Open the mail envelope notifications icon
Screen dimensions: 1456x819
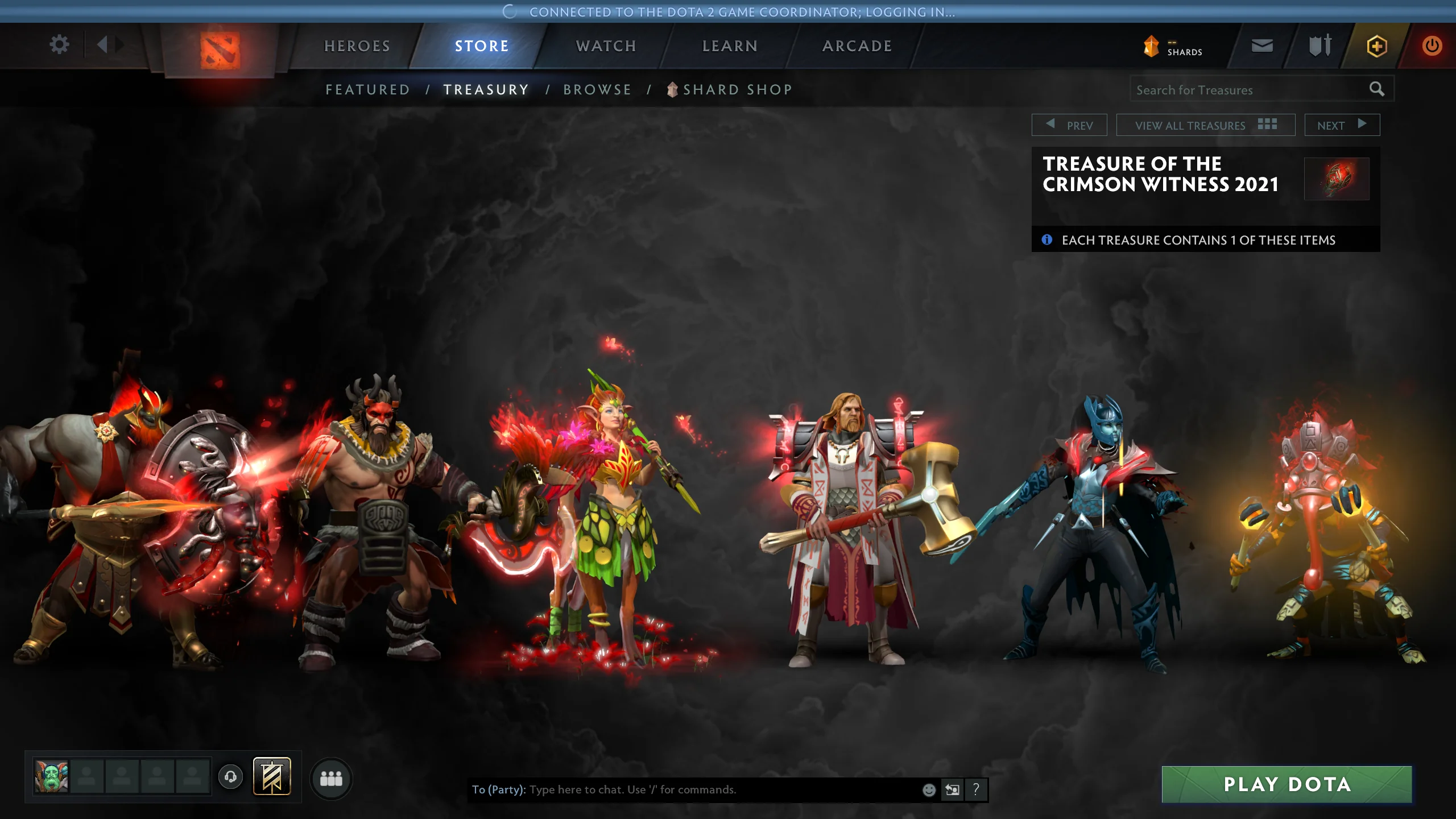(x=1263, y=46)
